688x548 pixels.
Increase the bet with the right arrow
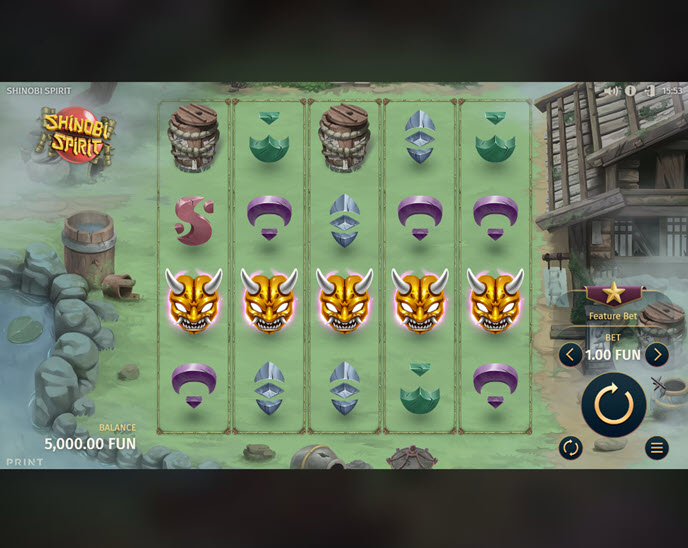coord(656,354)
